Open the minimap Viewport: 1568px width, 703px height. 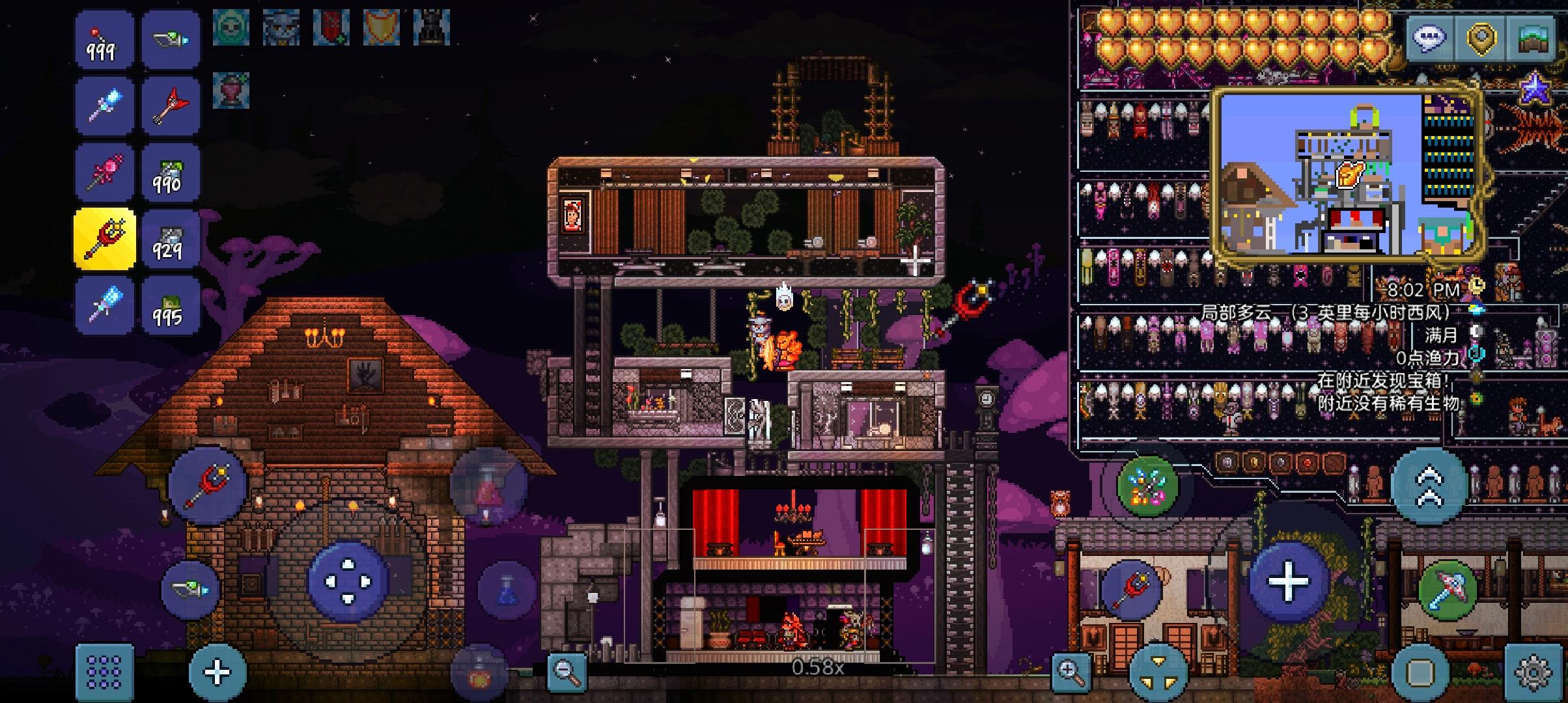tap(1345, 174)
